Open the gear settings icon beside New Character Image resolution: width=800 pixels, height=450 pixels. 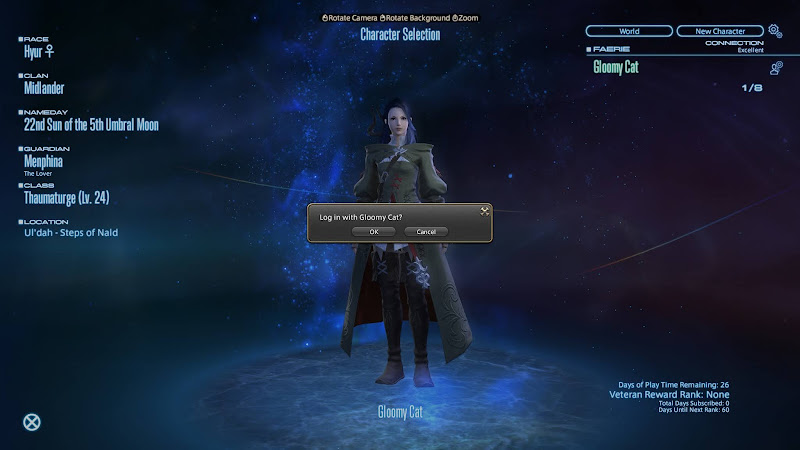pos(775,31)
